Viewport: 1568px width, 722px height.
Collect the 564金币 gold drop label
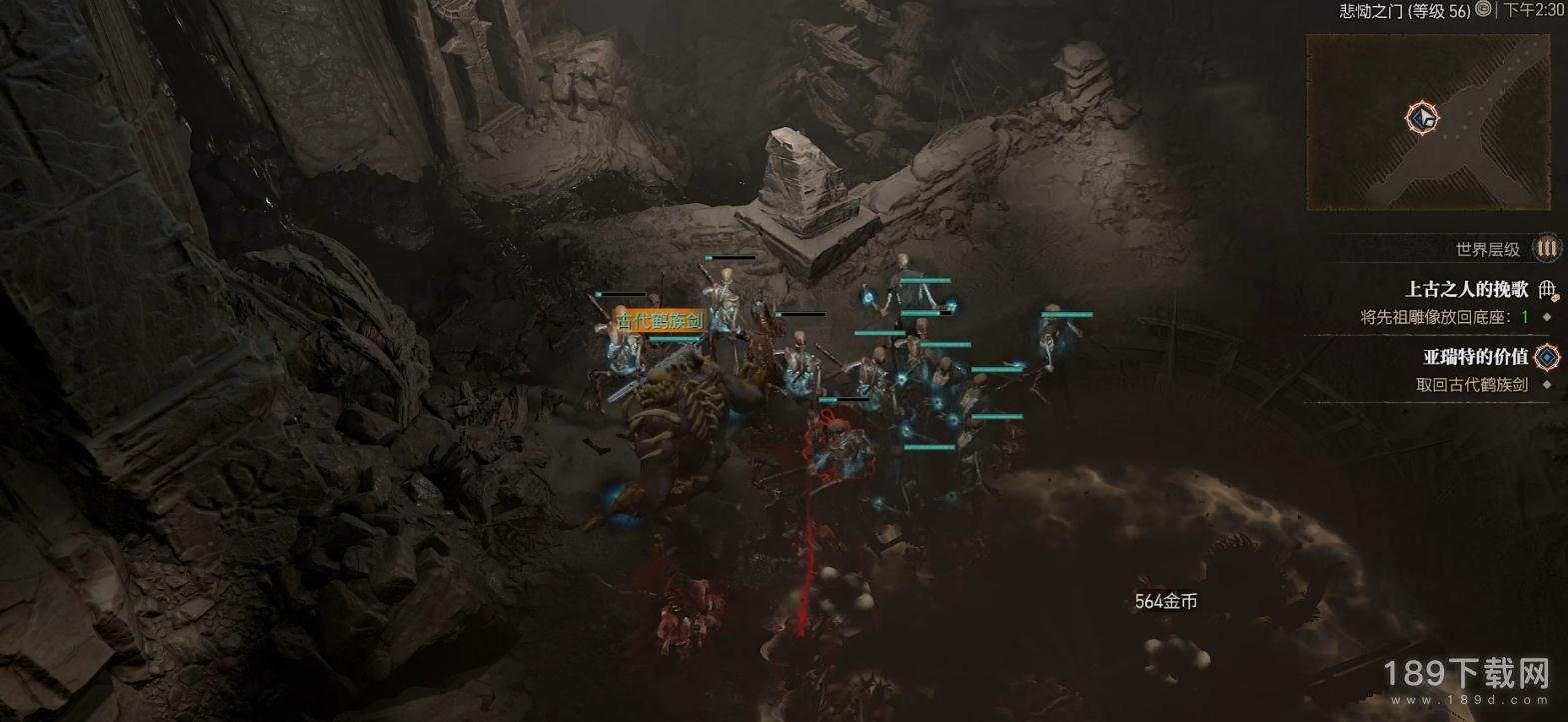click(x=1165, y=601)
